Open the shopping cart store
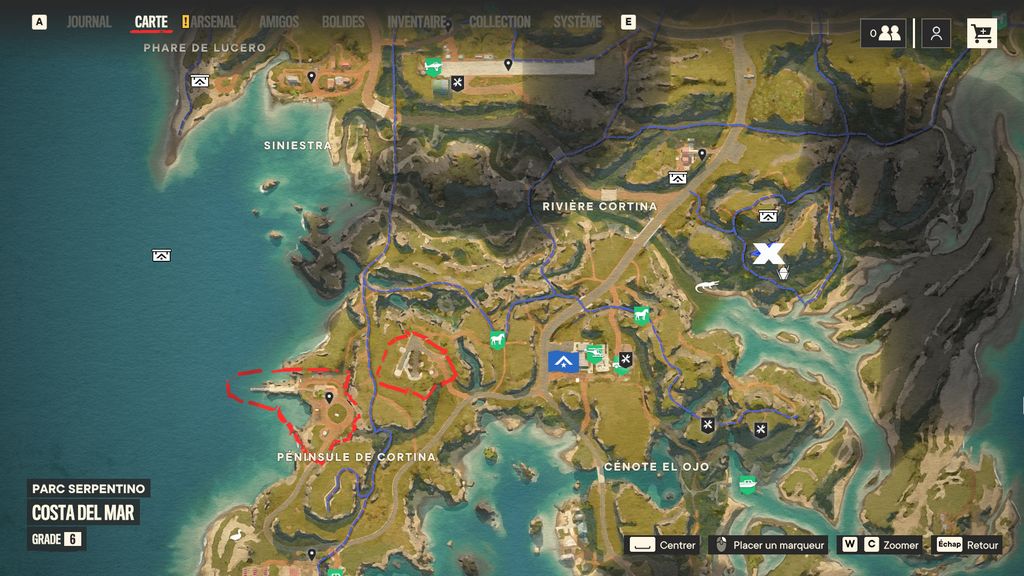 click(x=981, y=33)
